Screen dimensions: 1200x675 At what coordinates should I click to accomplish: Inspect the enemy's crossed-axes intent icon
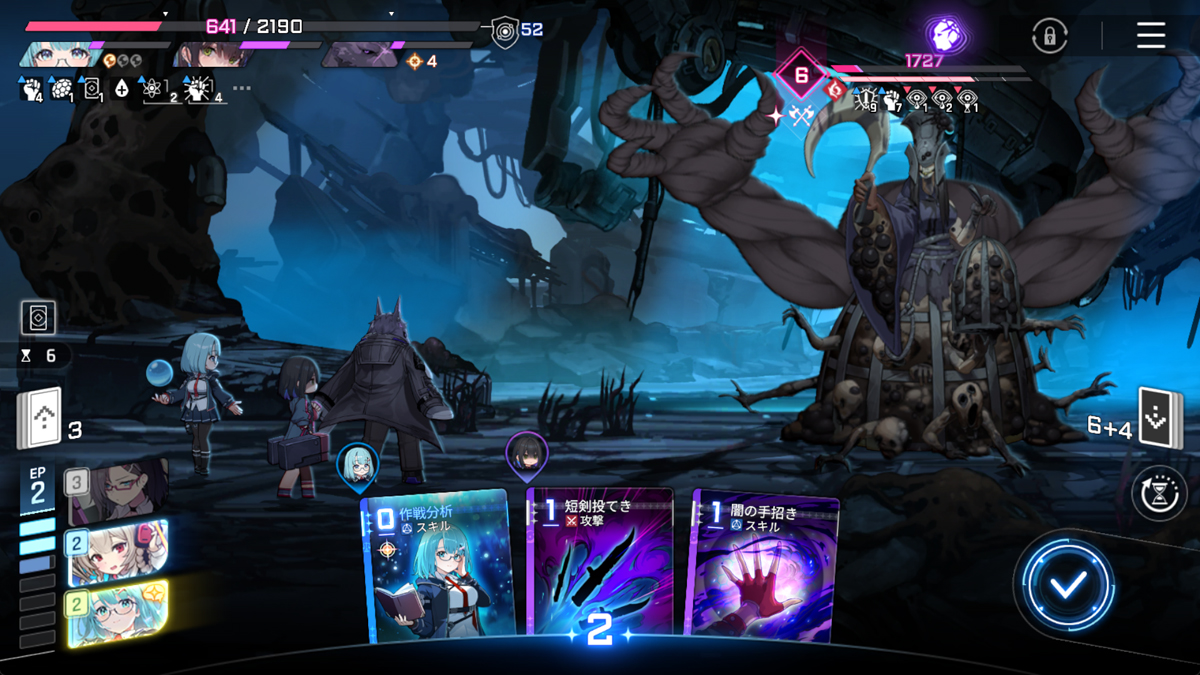tap(798, 116)
